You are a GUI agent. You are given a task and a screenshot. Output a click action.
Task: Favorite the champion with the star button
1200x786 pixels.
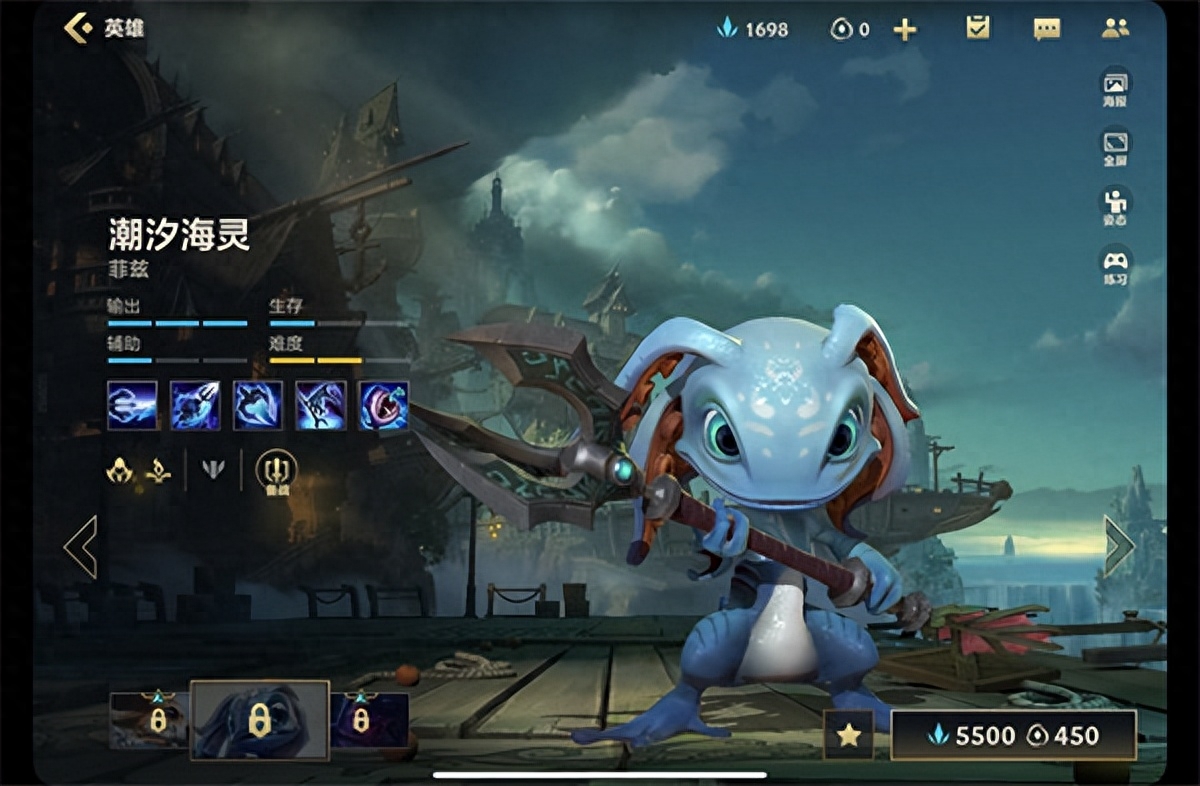pos(848,735)
